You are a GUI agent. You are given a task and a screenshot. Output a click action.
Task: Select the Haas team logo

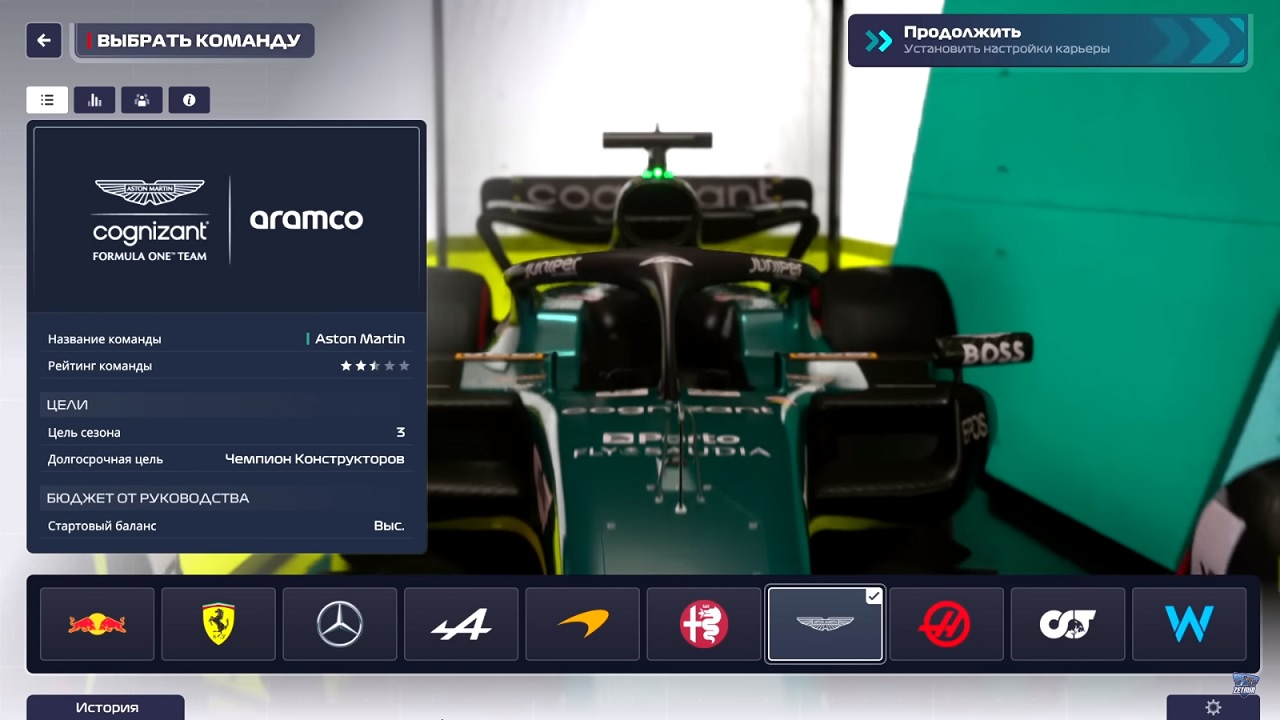(x=946, y=623)
